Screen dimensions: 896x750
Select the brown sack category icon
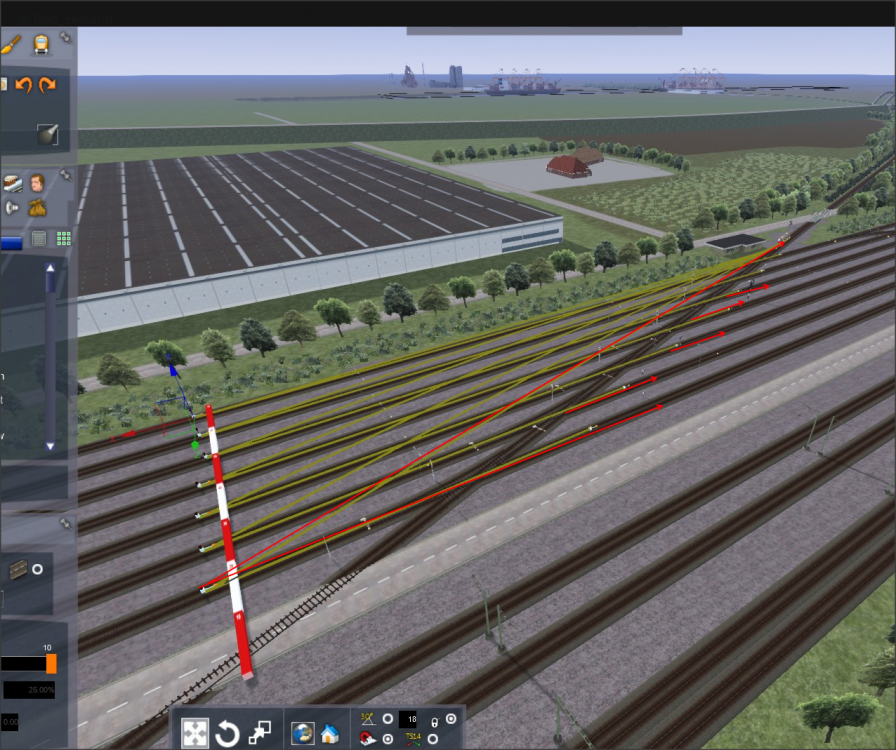[x=37, y=208]
